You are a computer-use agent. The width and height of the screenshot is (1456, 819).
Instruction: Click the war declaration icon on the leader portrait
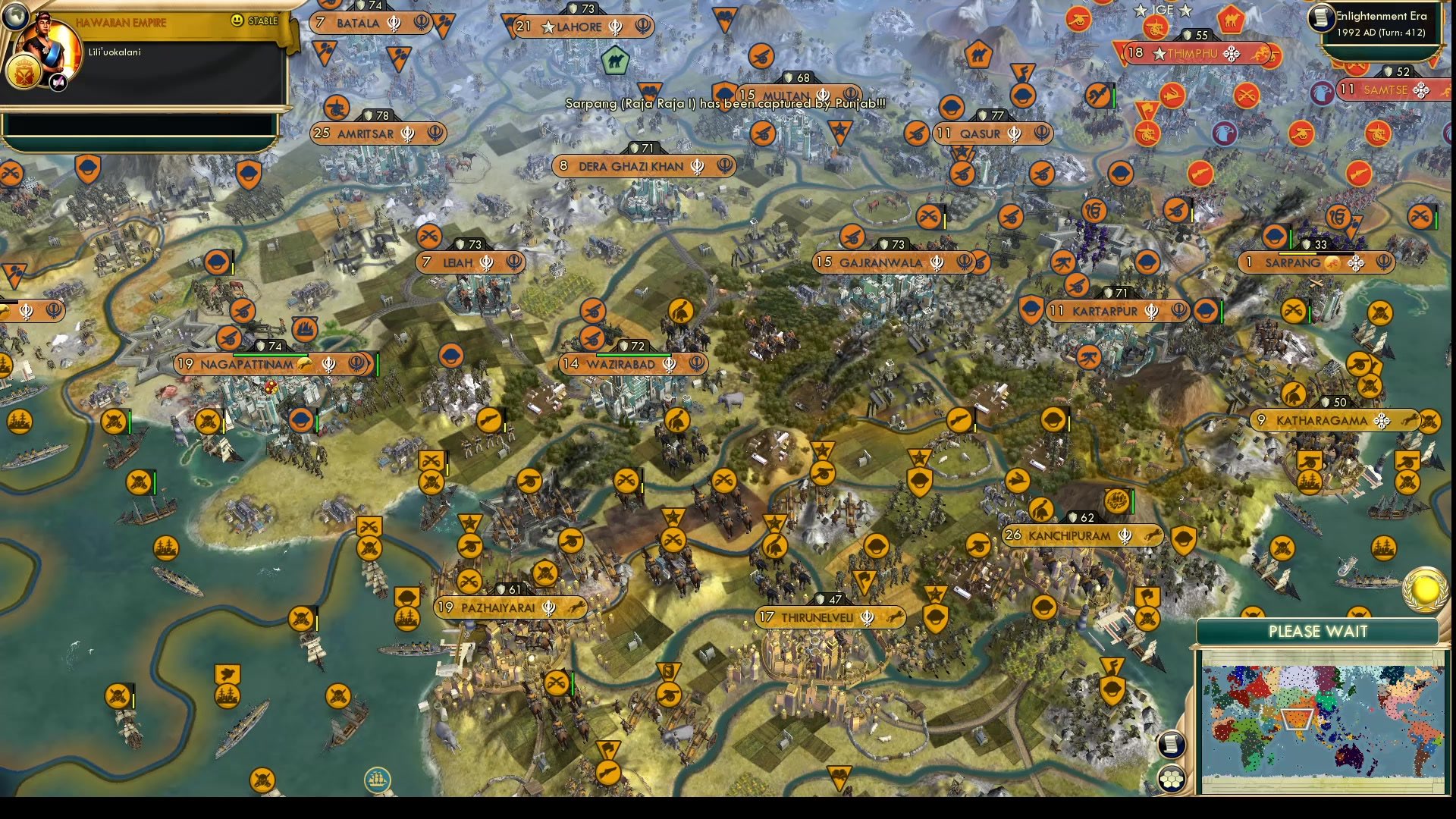[x=58, y=80]
